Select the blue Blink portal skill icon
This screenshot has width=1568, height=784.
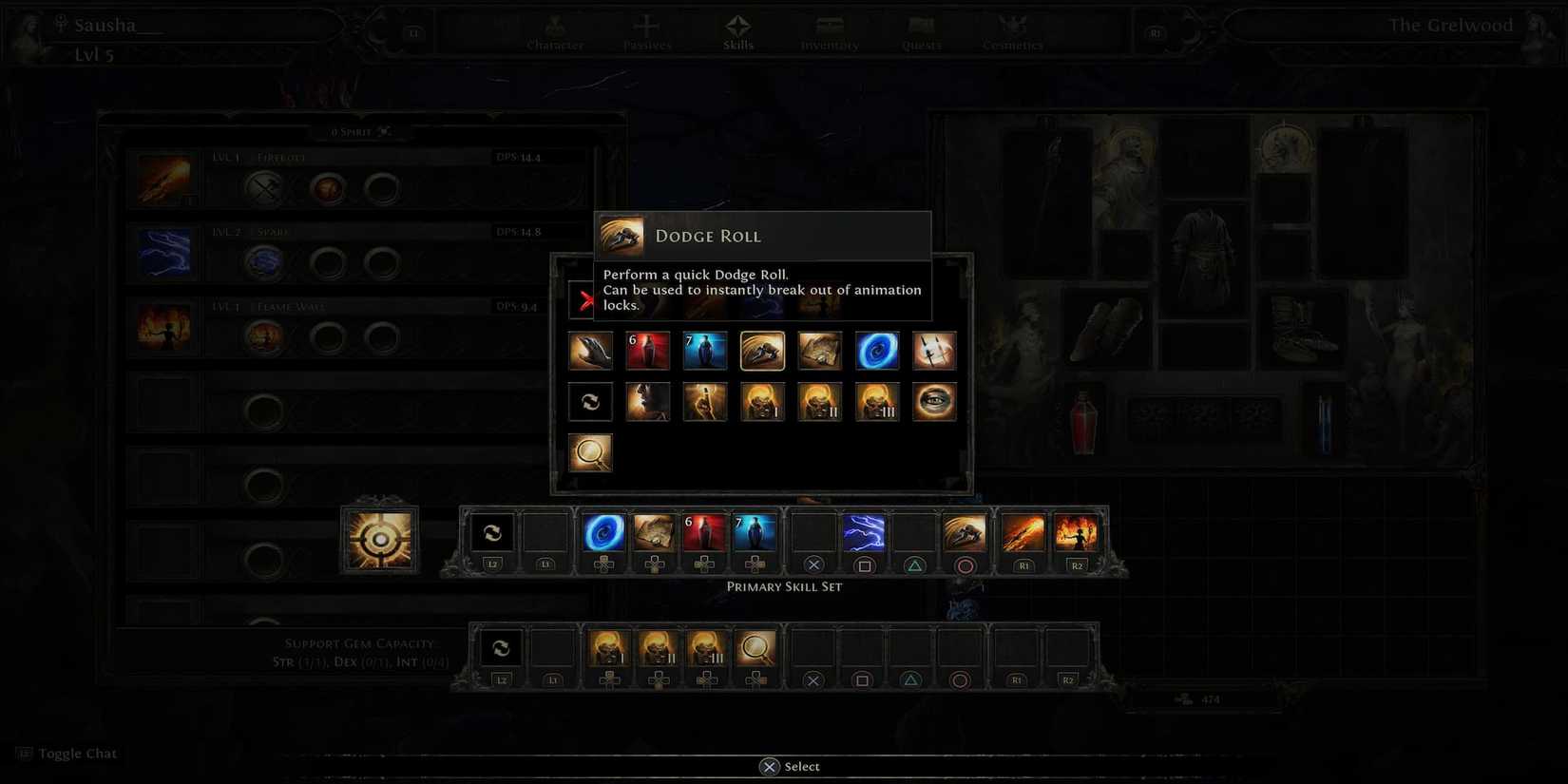(x=876, y=351)
